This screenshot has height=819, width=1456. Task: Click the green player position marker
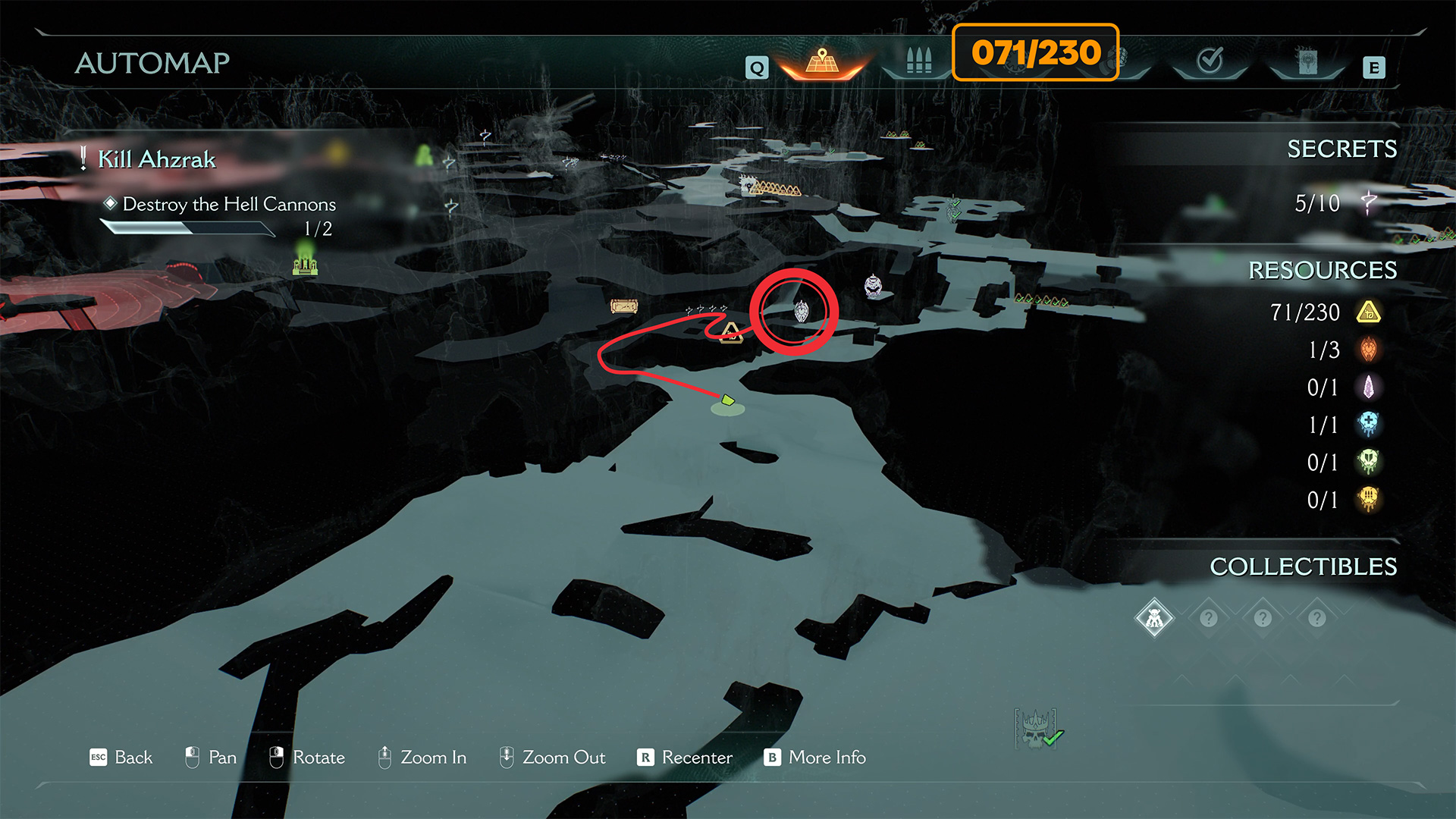tap(727, 400)
